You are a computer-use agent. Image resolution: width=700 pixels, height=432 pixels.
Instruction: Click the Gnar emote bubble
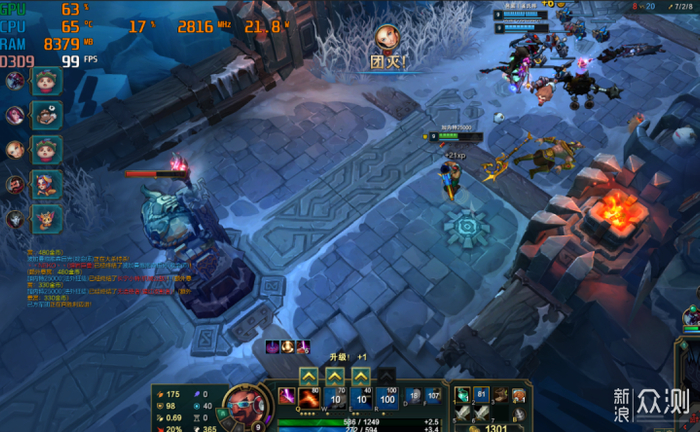tap(48, 218)
